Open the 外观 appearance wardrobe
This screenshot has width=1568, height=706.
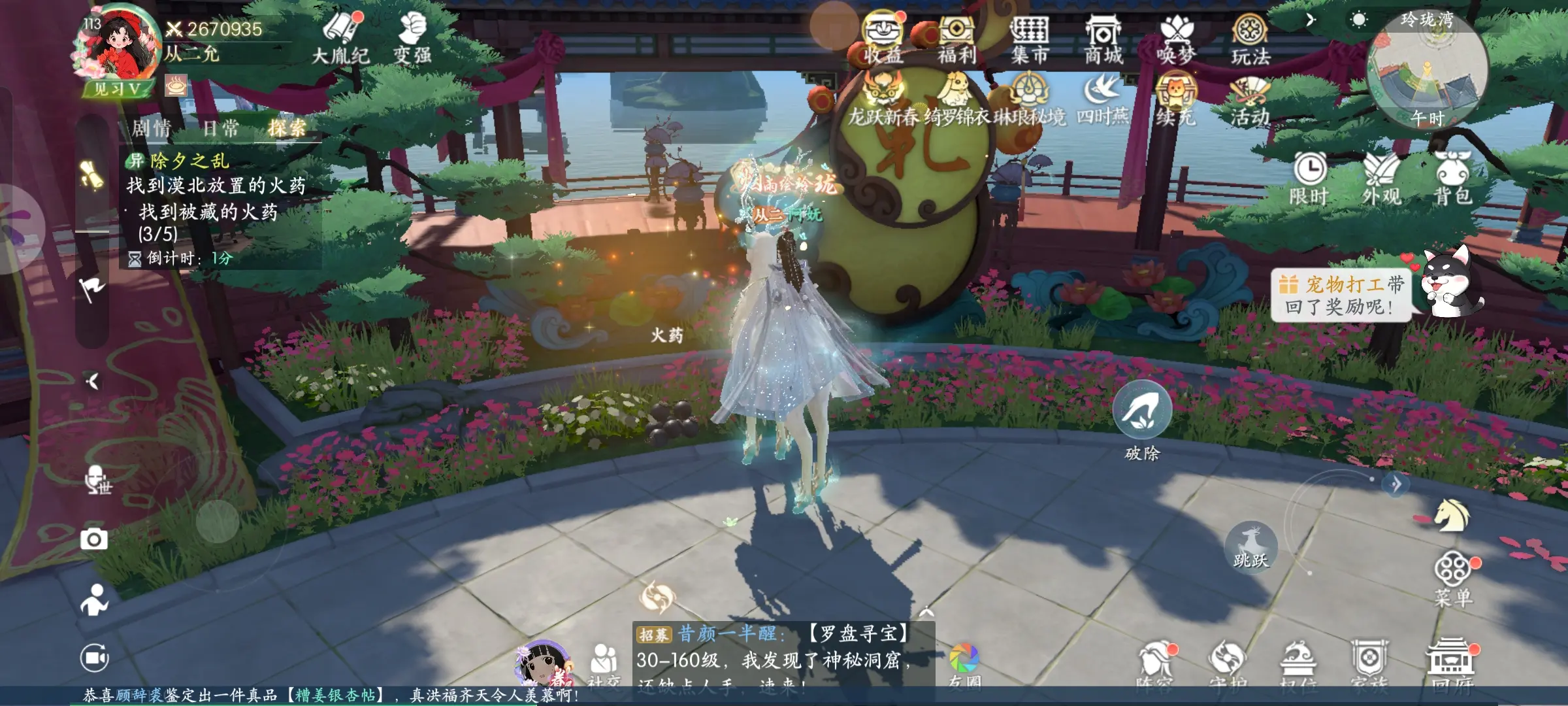click(1381, 176)
